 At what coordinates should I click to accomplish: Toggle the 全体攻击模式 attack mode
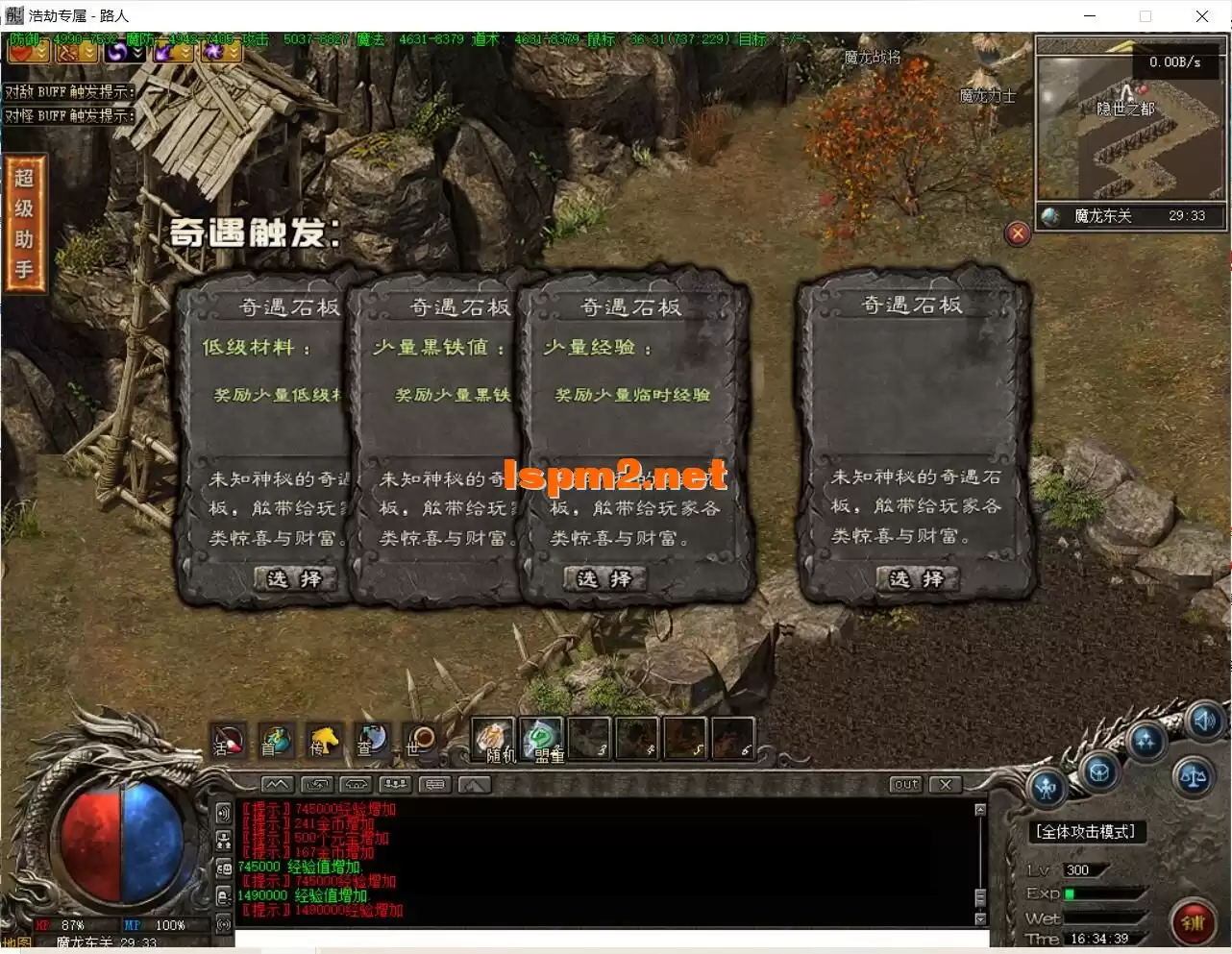pos(1087,832)
